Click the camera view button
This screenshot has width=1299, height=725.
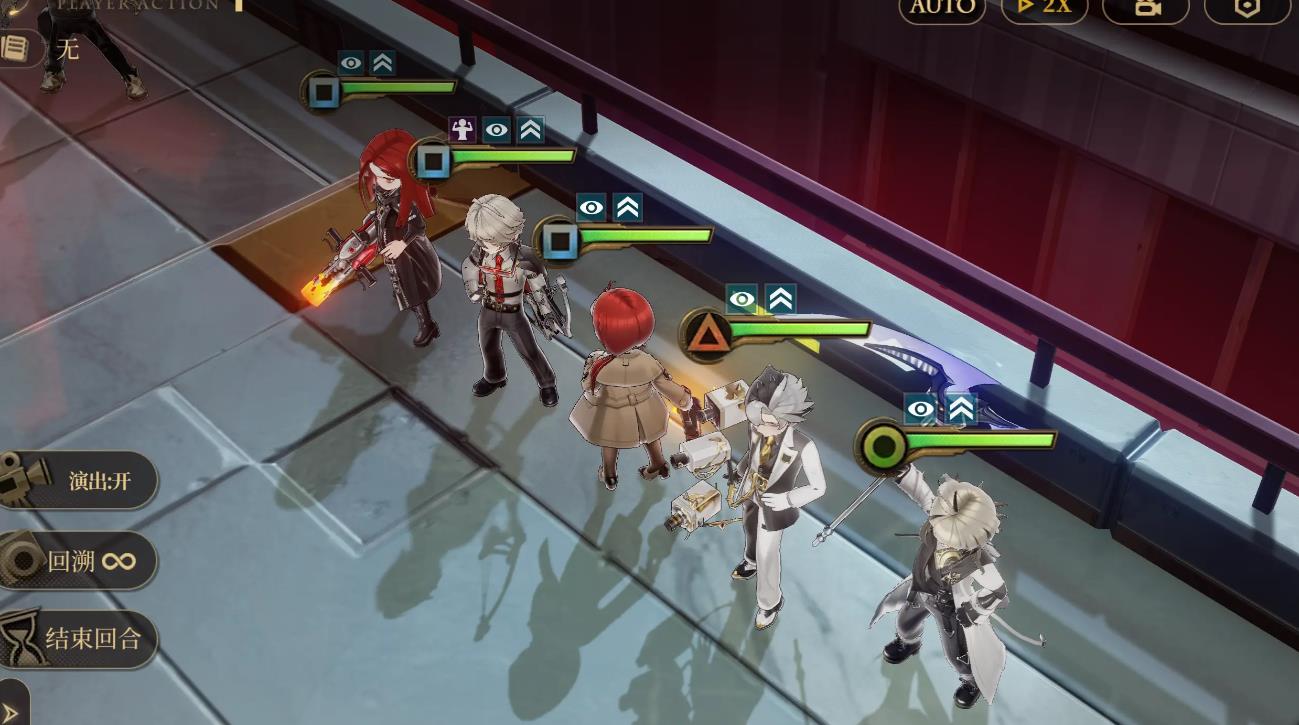1146,8
